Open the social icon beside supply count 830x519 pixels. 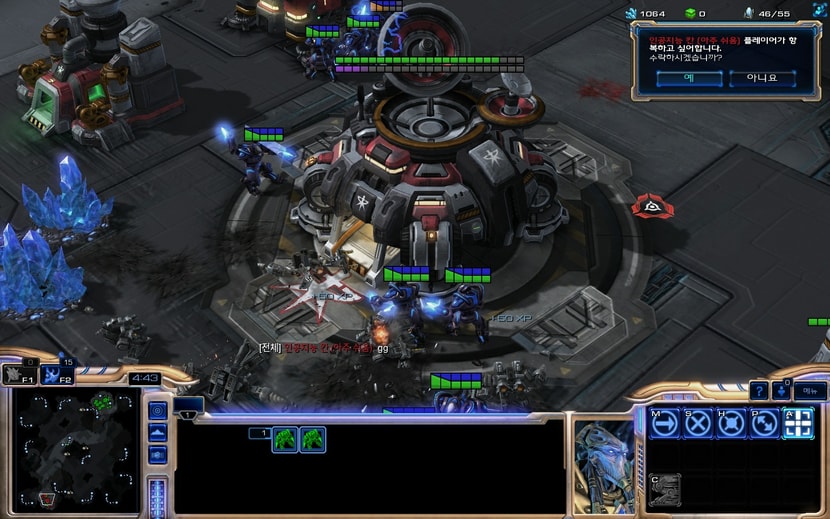pyautogui.click(x=749, y=13)
